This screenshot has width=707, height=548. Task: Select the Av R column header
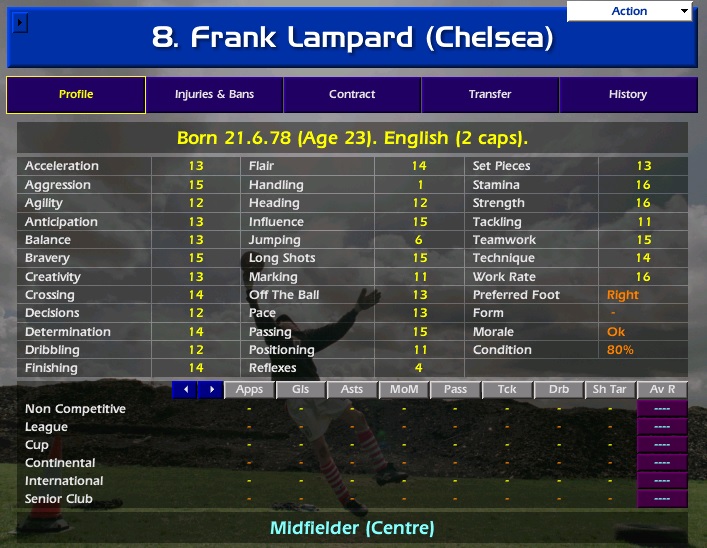tap(662, 389)
